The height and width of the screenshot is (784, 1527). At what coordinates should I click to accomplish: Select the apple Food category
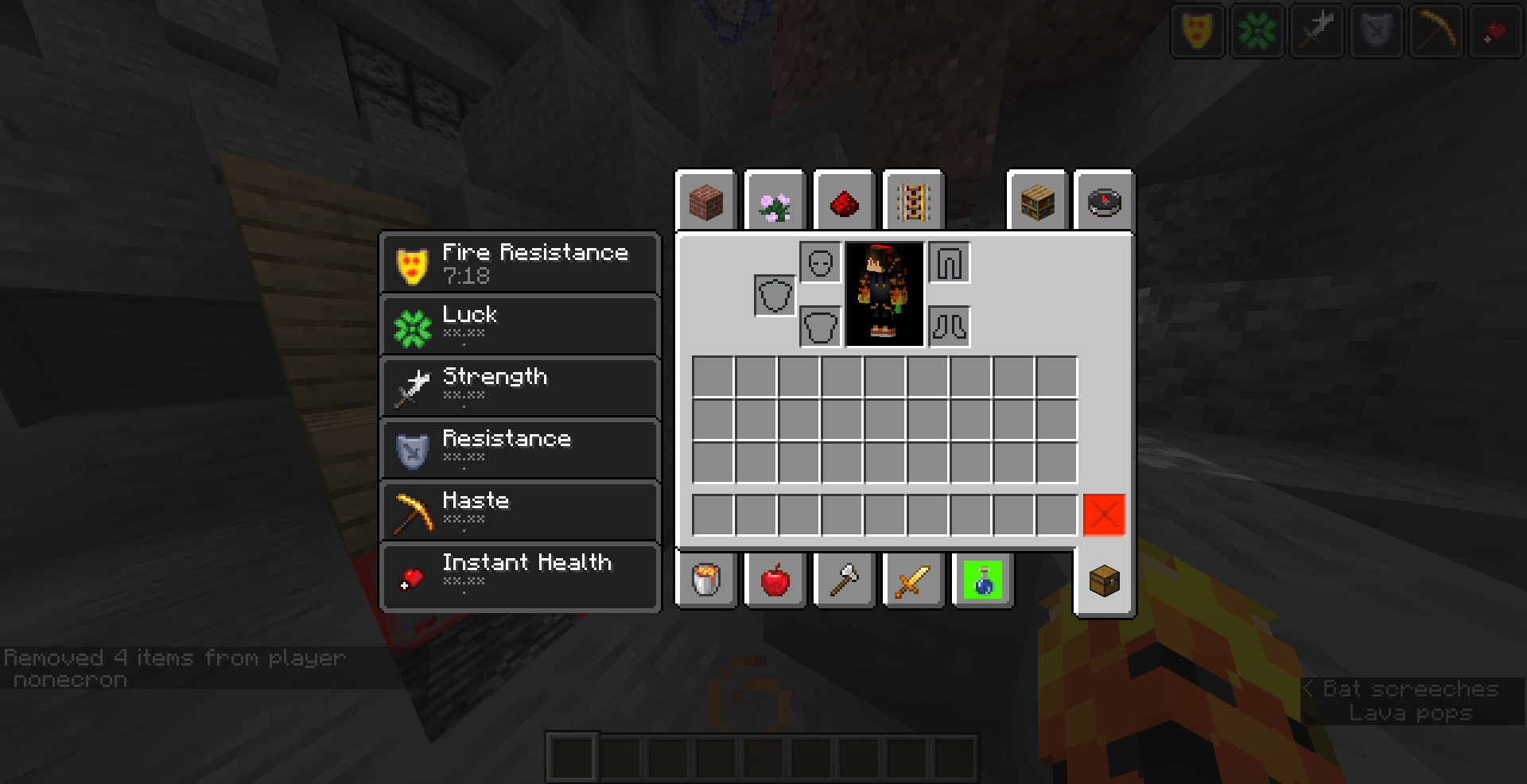coord(775,580)
